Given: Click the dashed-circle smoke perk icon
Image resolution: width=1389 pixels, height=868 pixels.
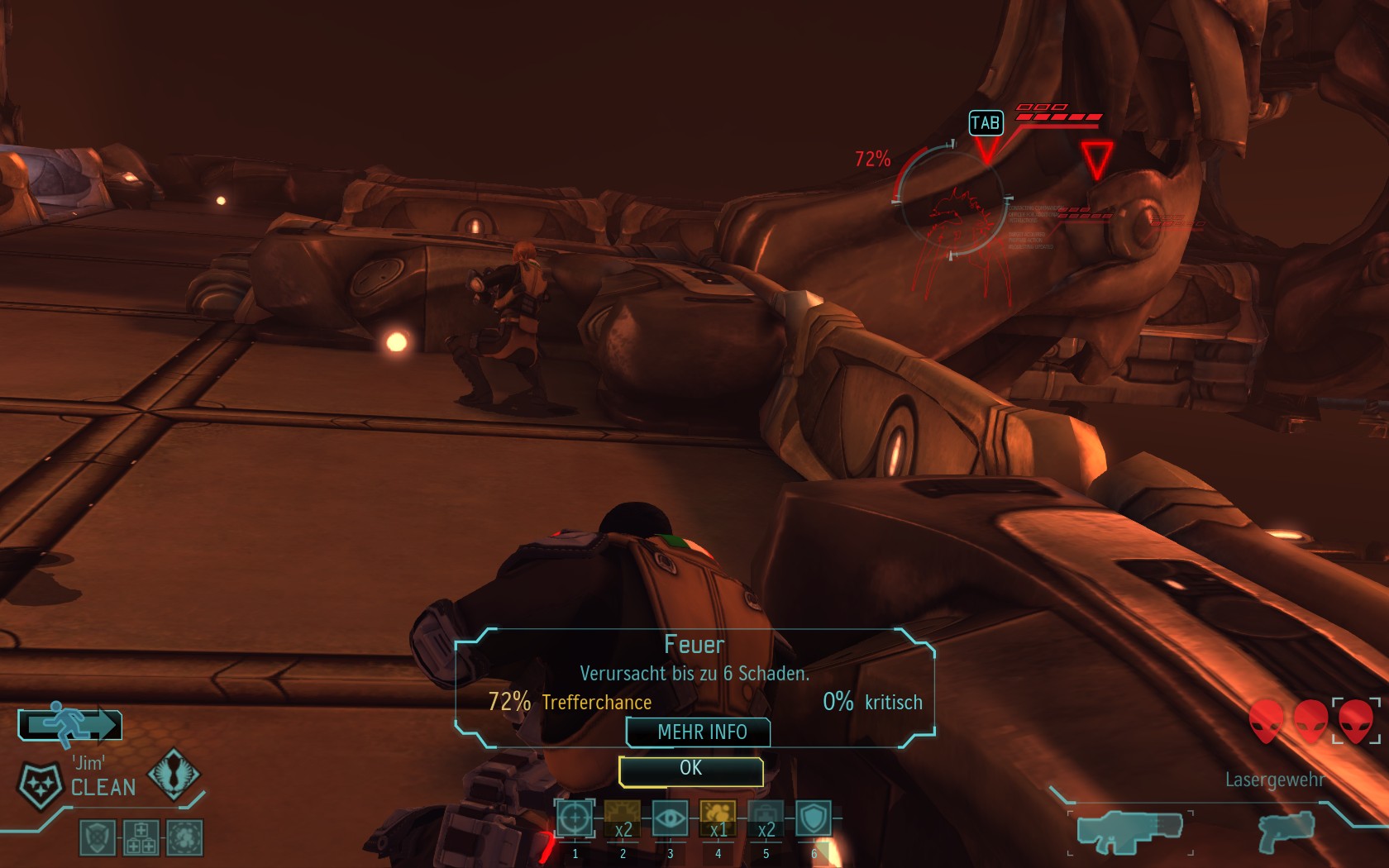Looking at the screenshot, I should 185,837.
